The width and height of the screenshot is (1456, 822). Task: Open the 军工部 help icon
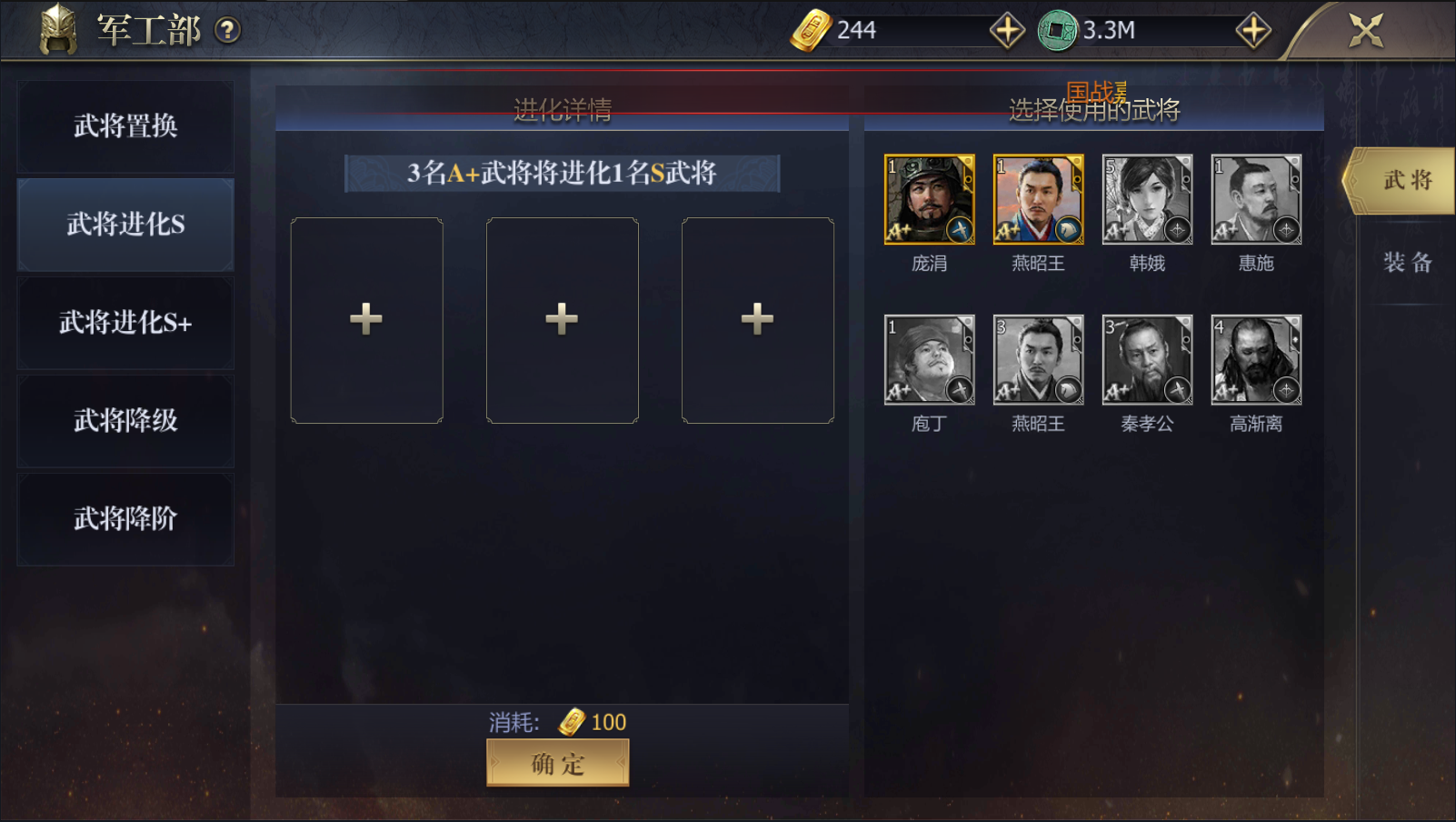coord(229,29)
